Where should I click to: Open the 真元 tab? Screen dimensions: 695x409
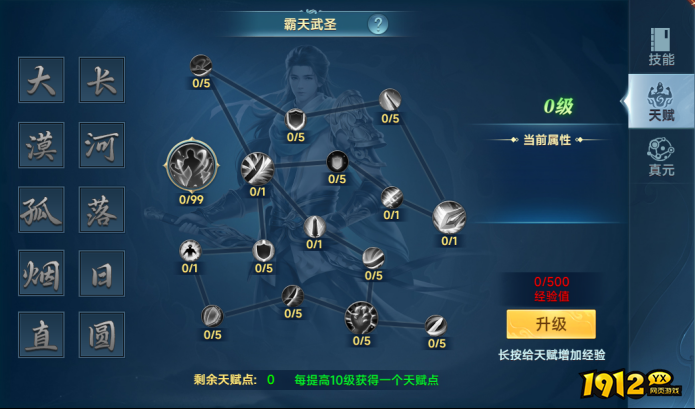[660, 156]
